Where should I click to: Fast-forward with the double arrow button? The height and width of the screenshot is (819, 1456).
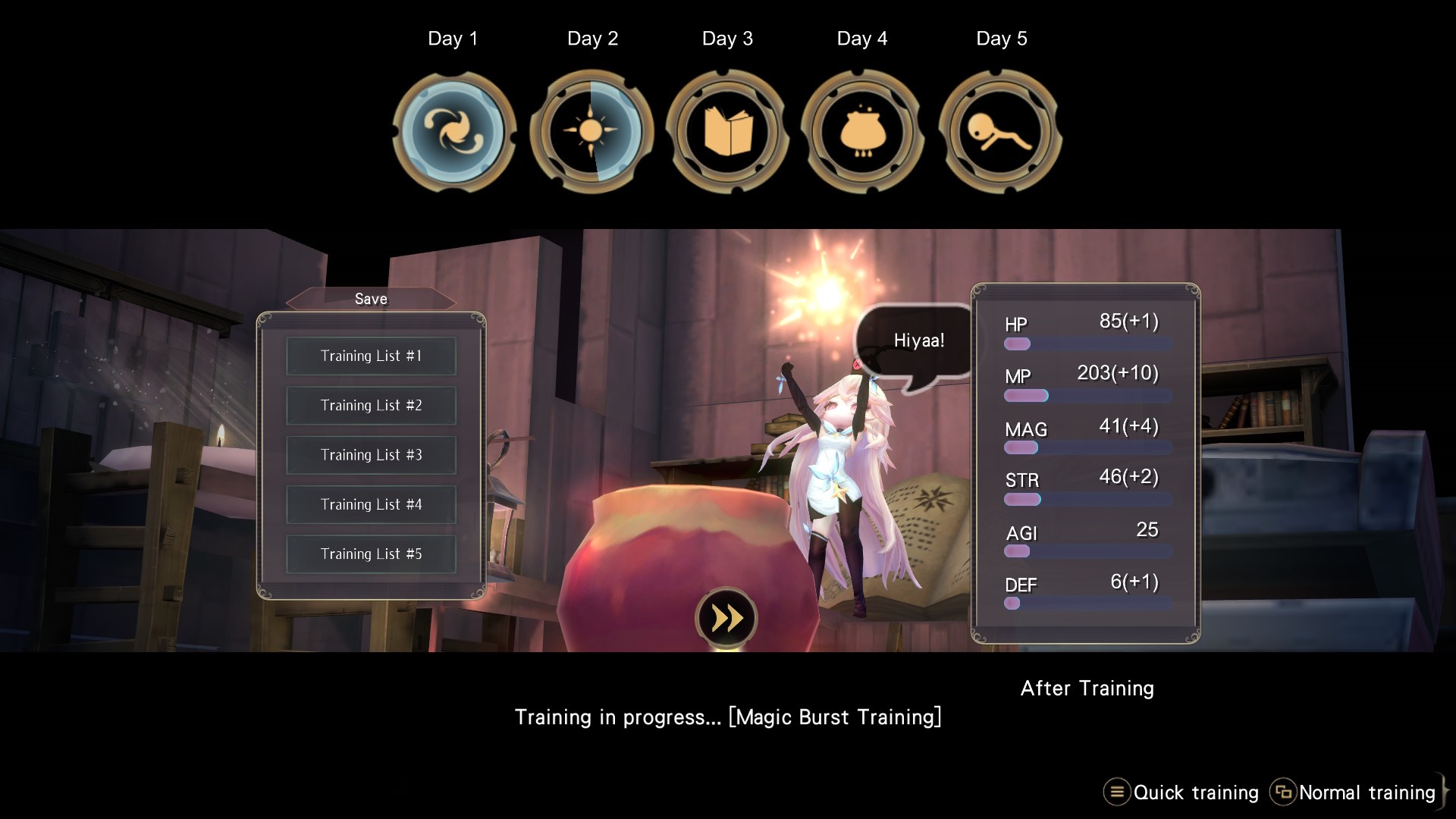(726, 619)
